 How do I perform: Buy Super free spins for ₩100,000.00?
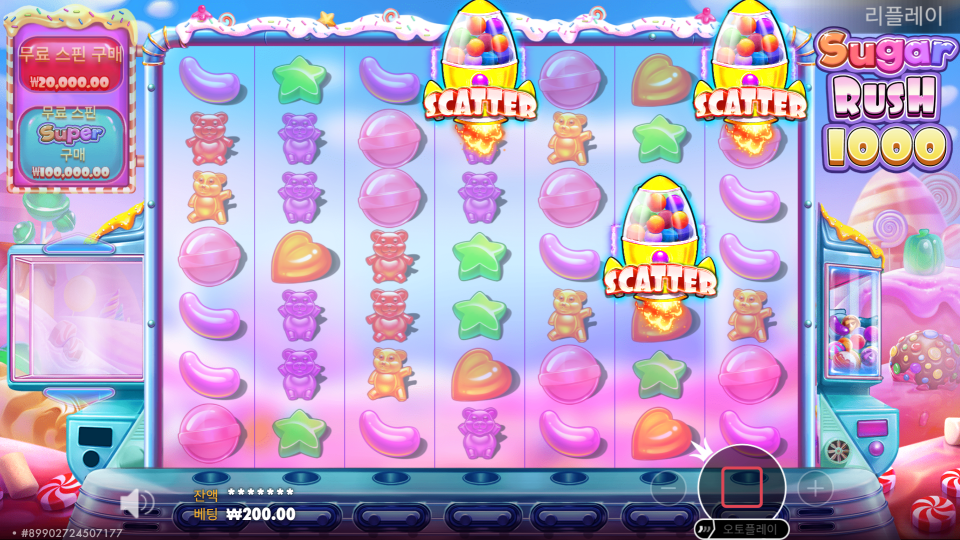[70, 146]
